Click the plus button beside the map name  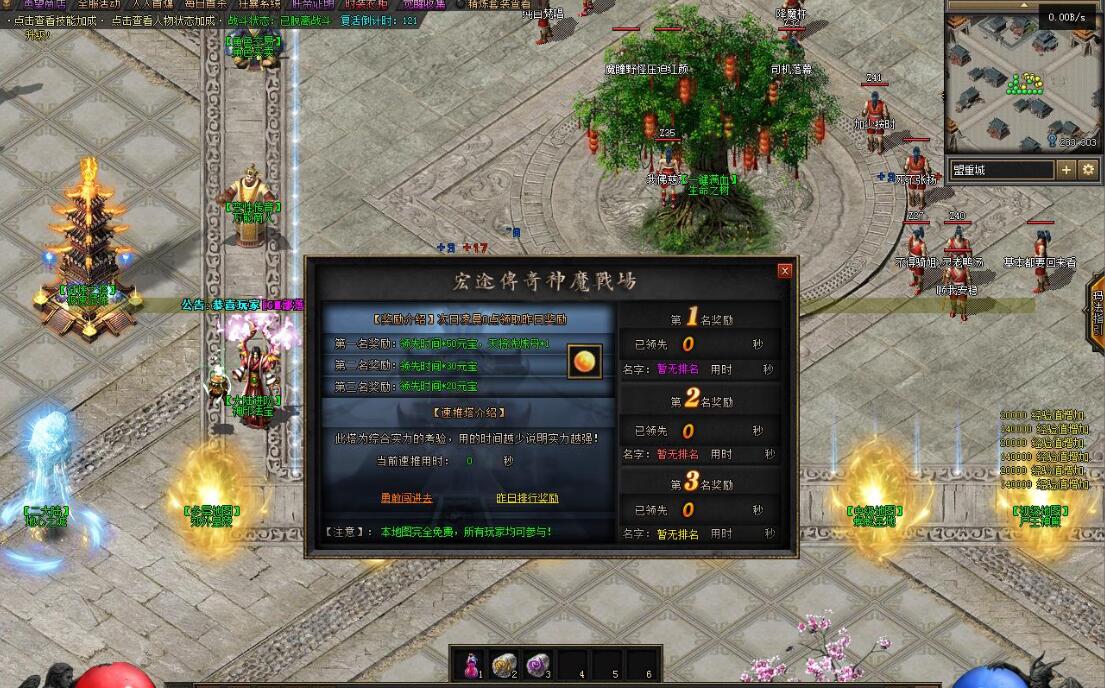(1066, 170)
